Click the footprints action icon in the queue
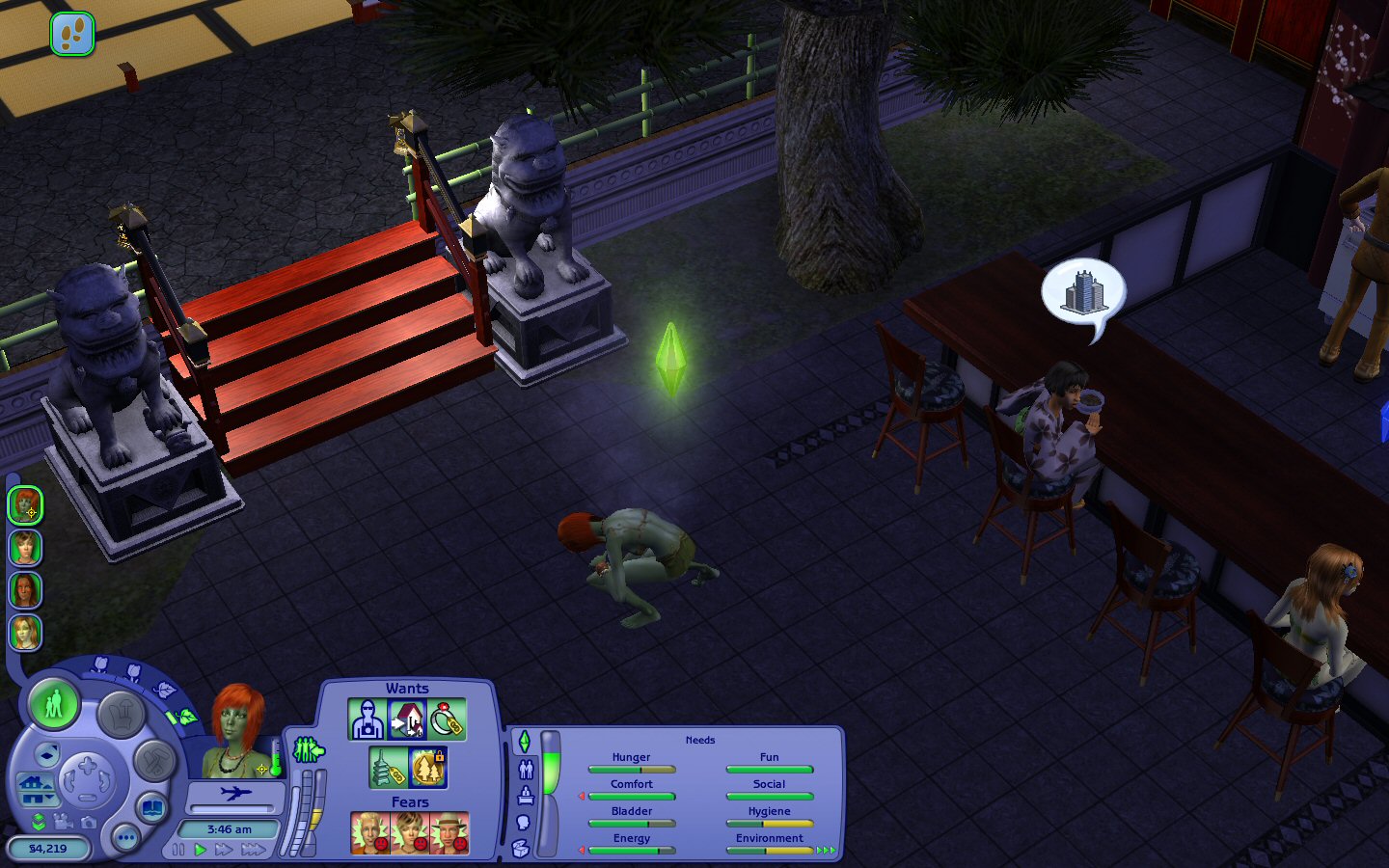 tap(72, 34)
